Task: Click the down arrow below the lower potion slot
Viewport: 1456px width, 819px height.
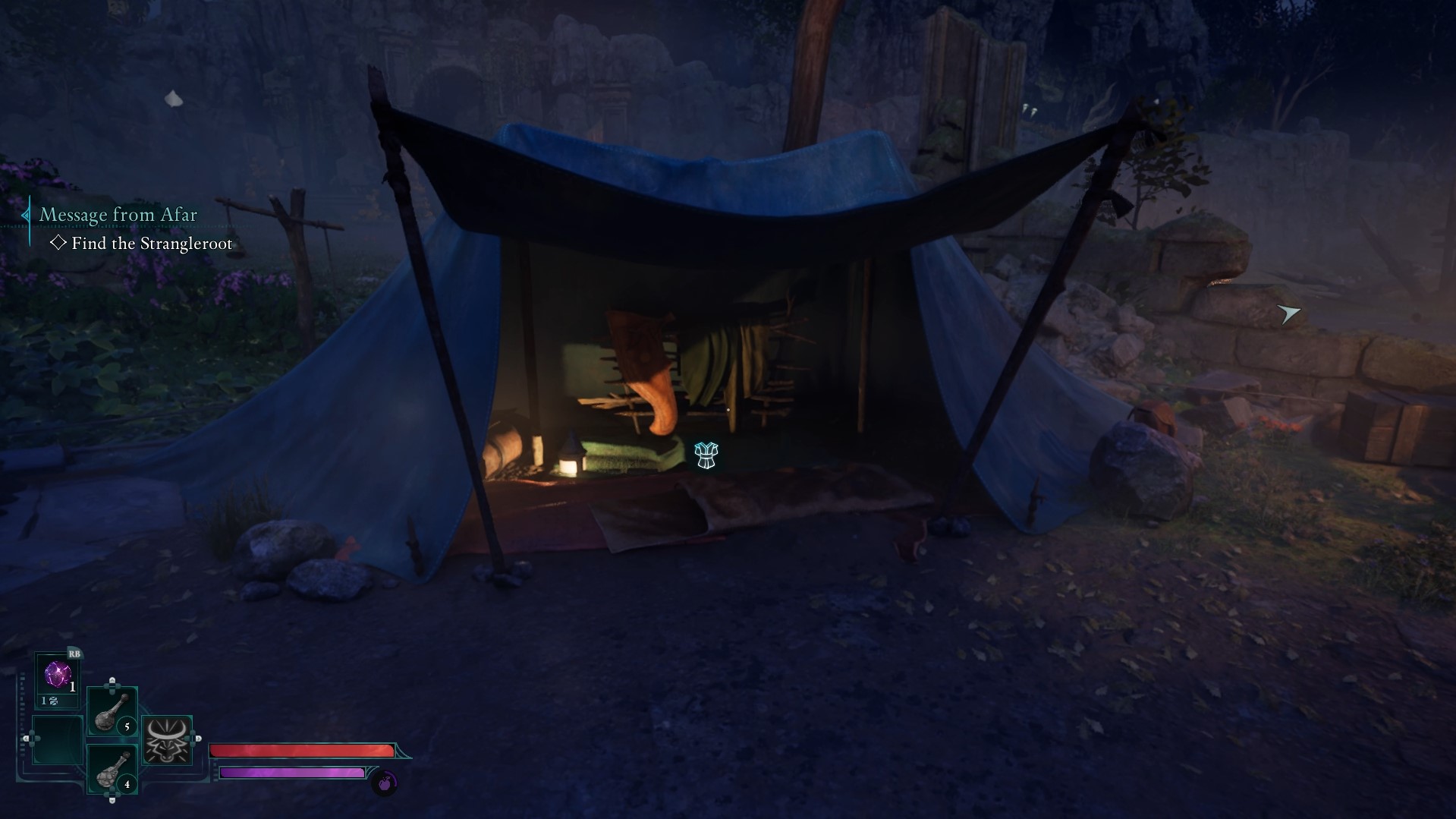Action: 112,799
